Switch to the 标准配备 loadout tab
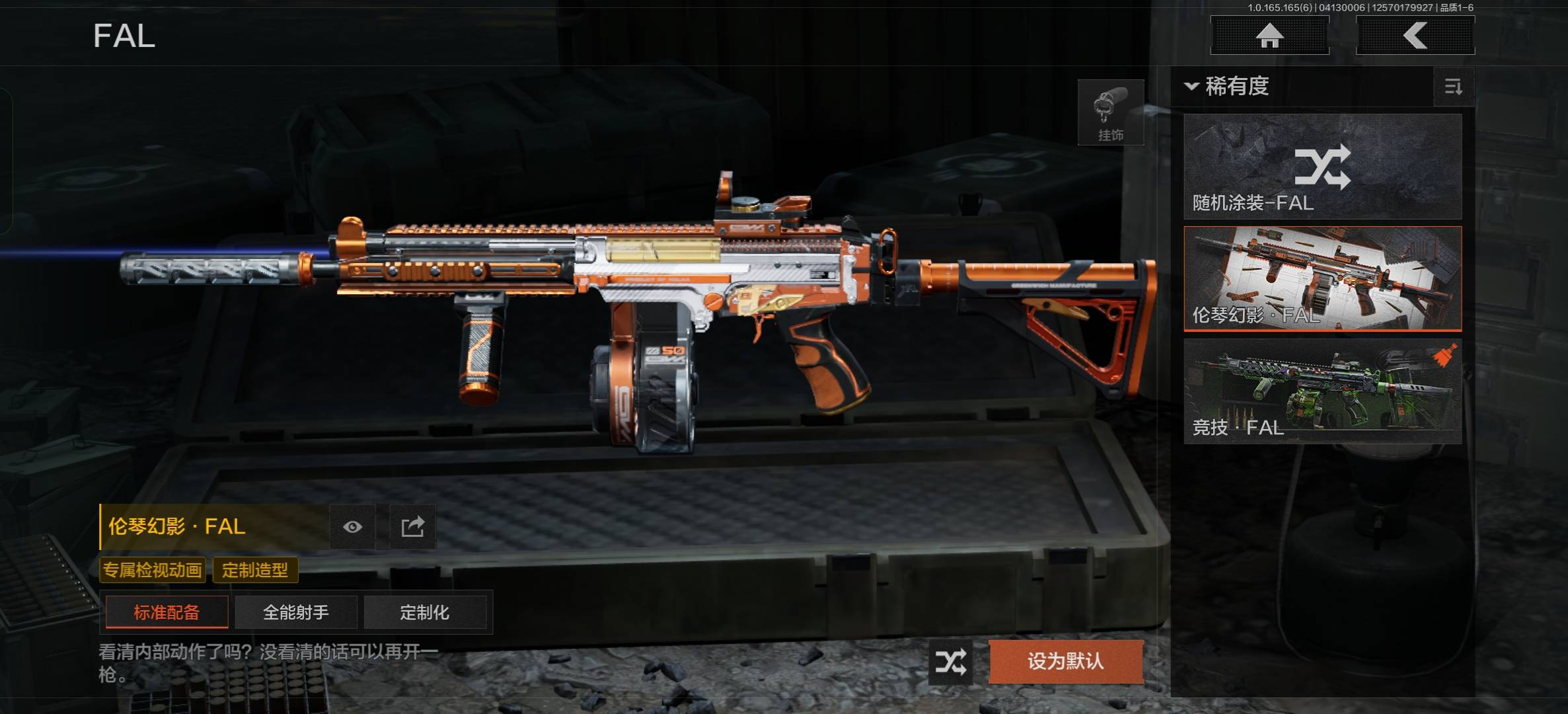This screenshot has width=1568, height=714. (x=167, y=612)
